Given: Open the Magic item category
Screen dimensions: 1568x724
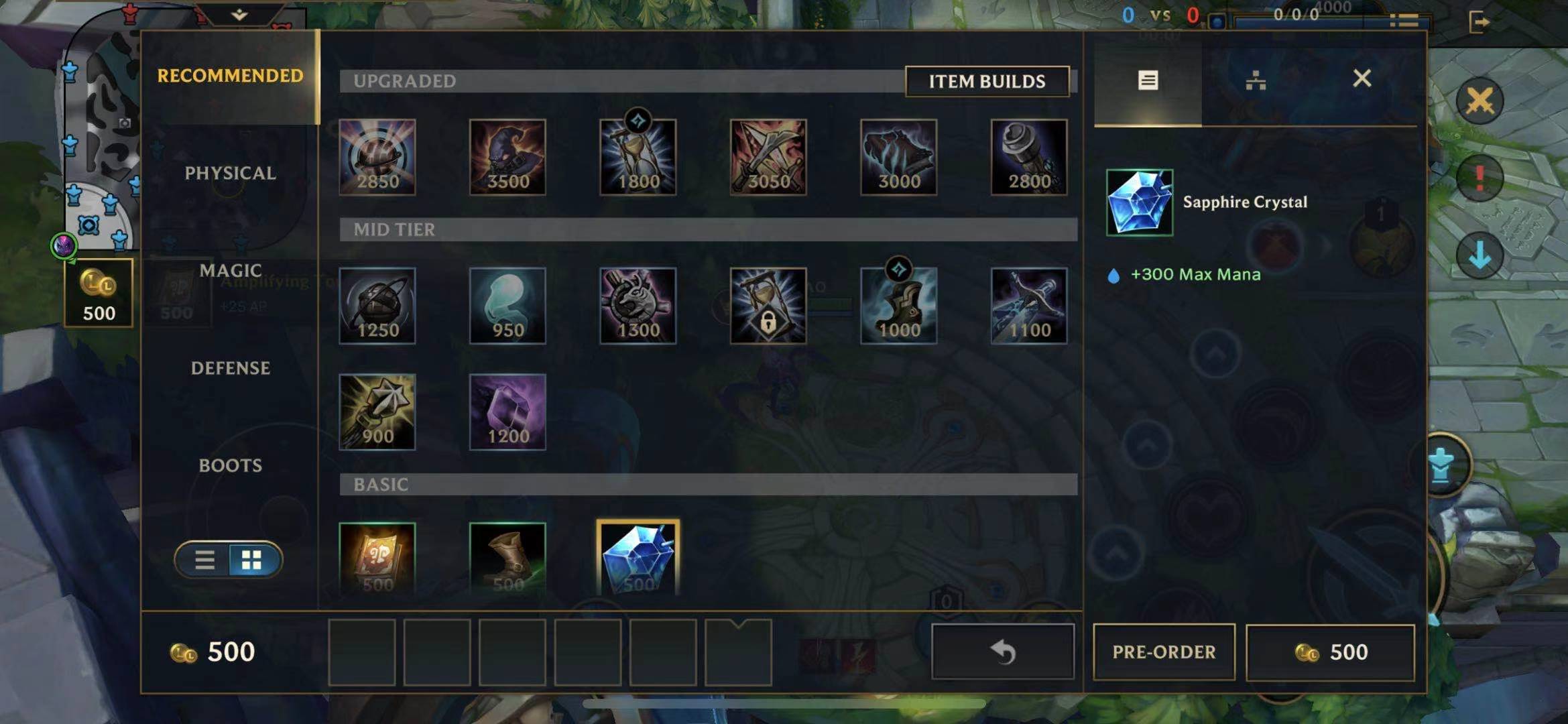Looking at the screenshot, I should click(x=230, y=270).
